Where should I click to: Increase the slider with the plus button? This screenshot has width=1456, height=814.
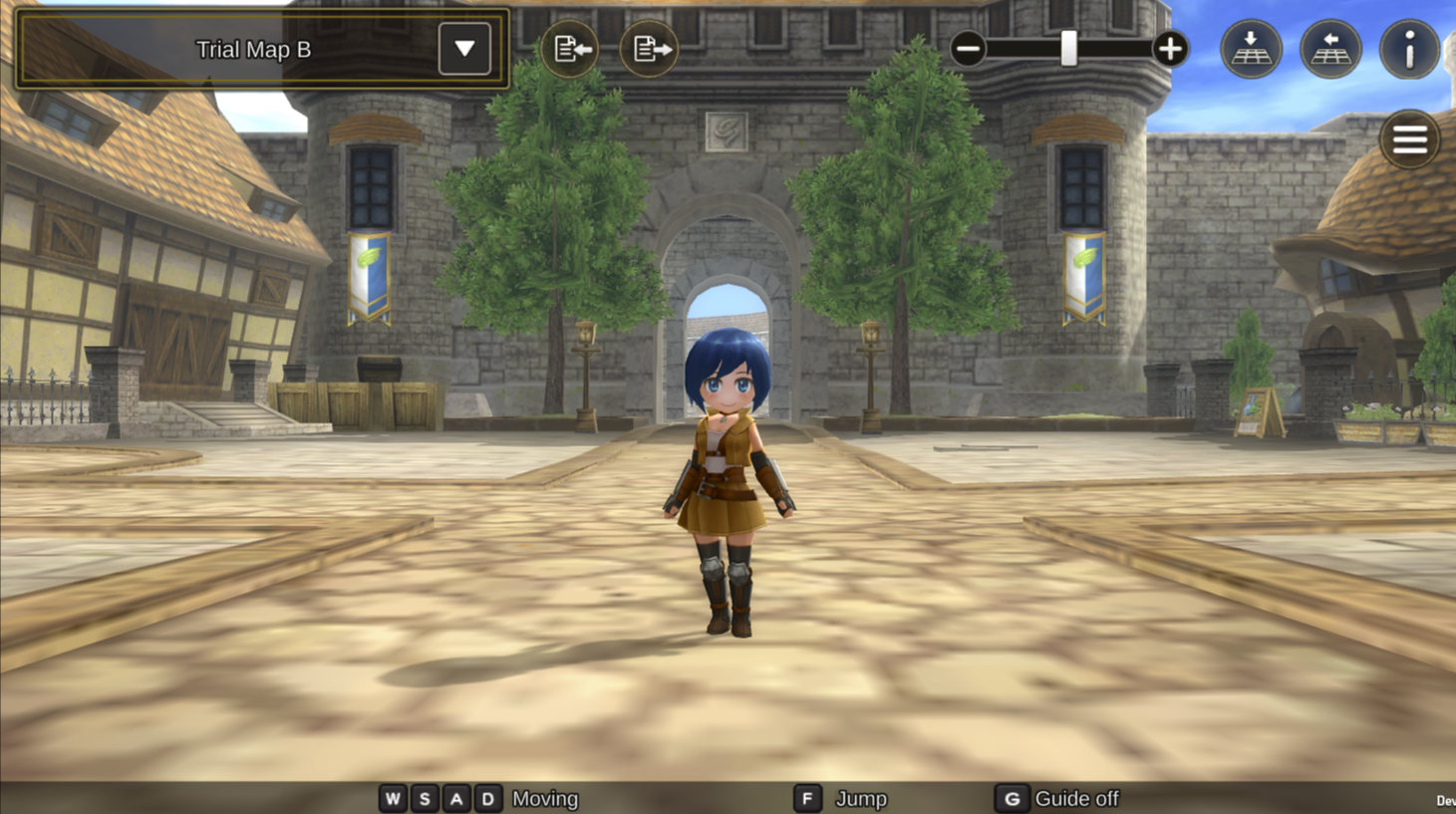1170,49
